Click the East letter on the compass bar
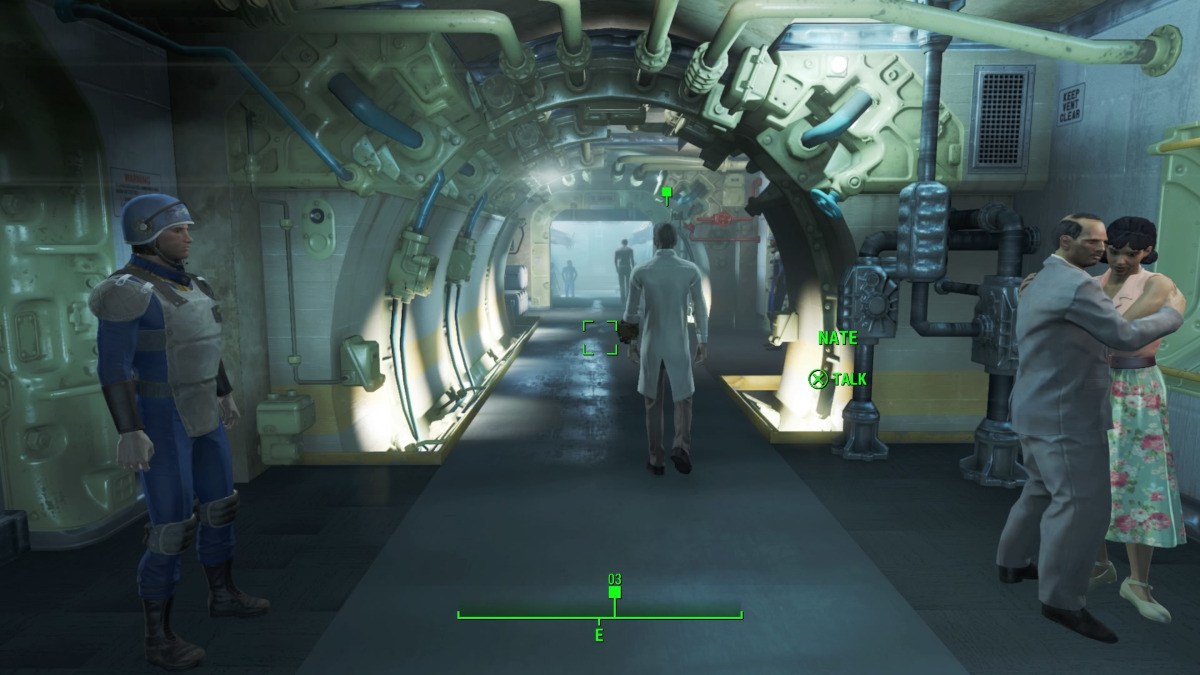1200x675 pixels. pos(599,635)
